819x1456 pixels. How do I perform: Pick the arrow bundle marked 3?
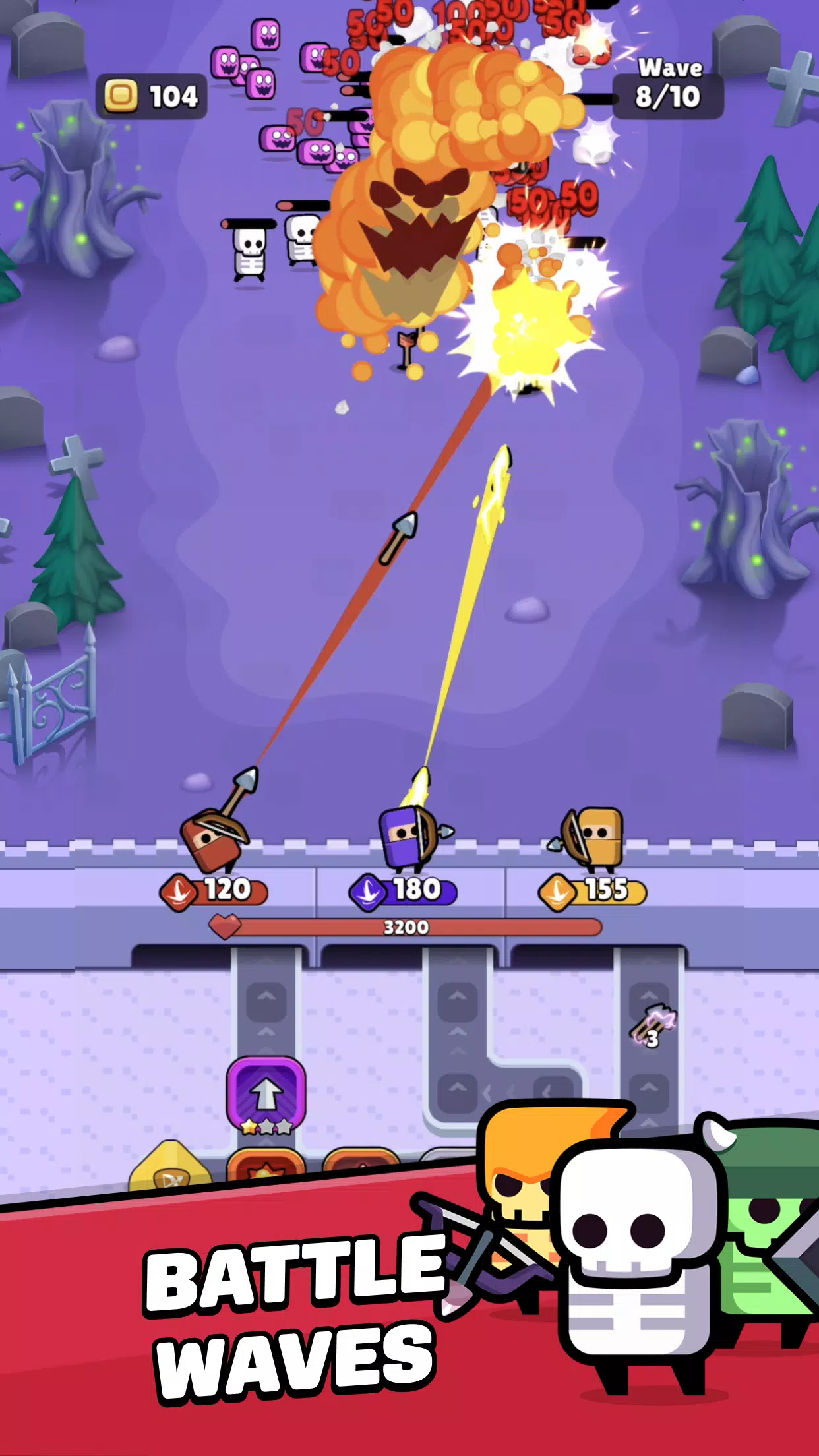pyautogui.click(x=652, y=1027)
